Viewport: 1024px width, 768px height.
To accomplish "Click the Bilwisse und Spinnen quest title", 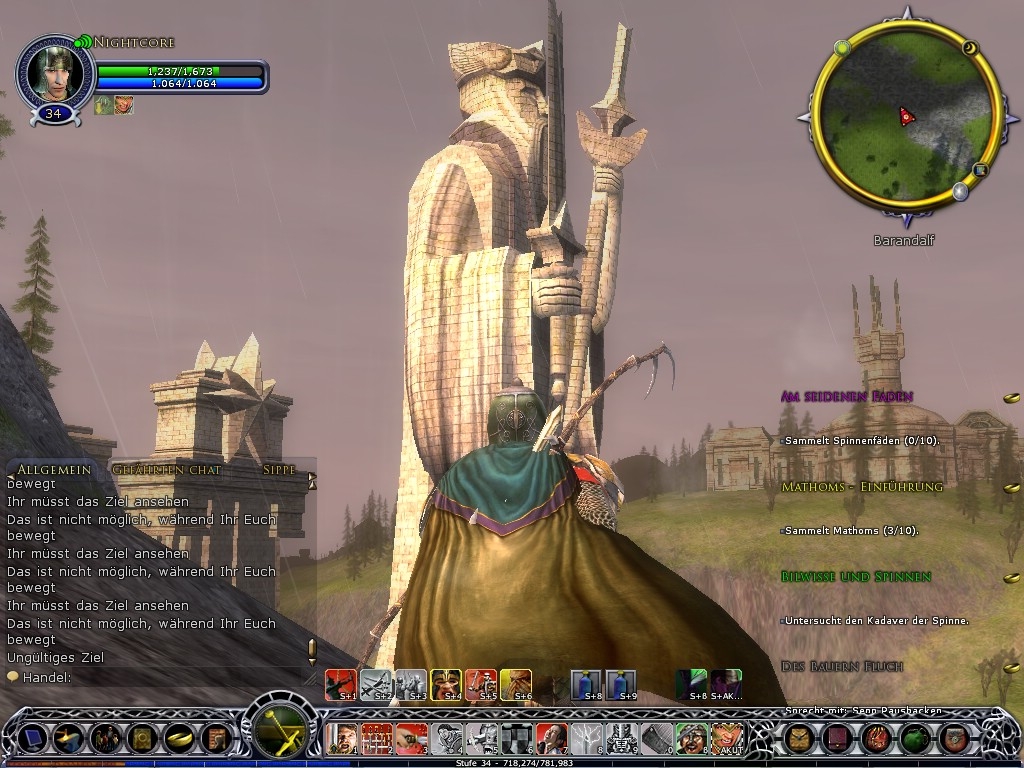I will 855,576.
